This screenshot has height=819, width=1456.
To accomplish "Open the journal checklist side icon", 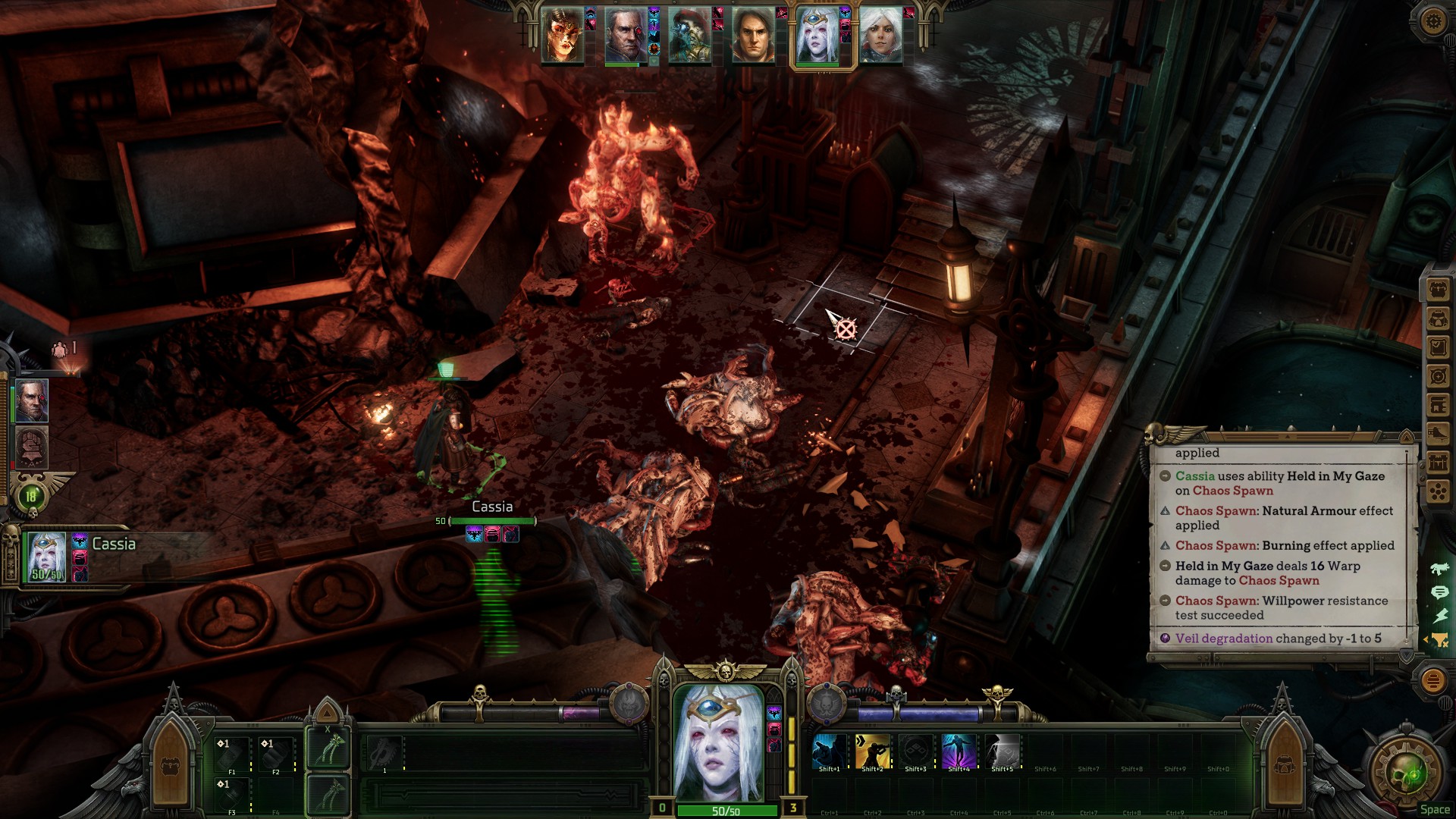I will (1438, 347).
